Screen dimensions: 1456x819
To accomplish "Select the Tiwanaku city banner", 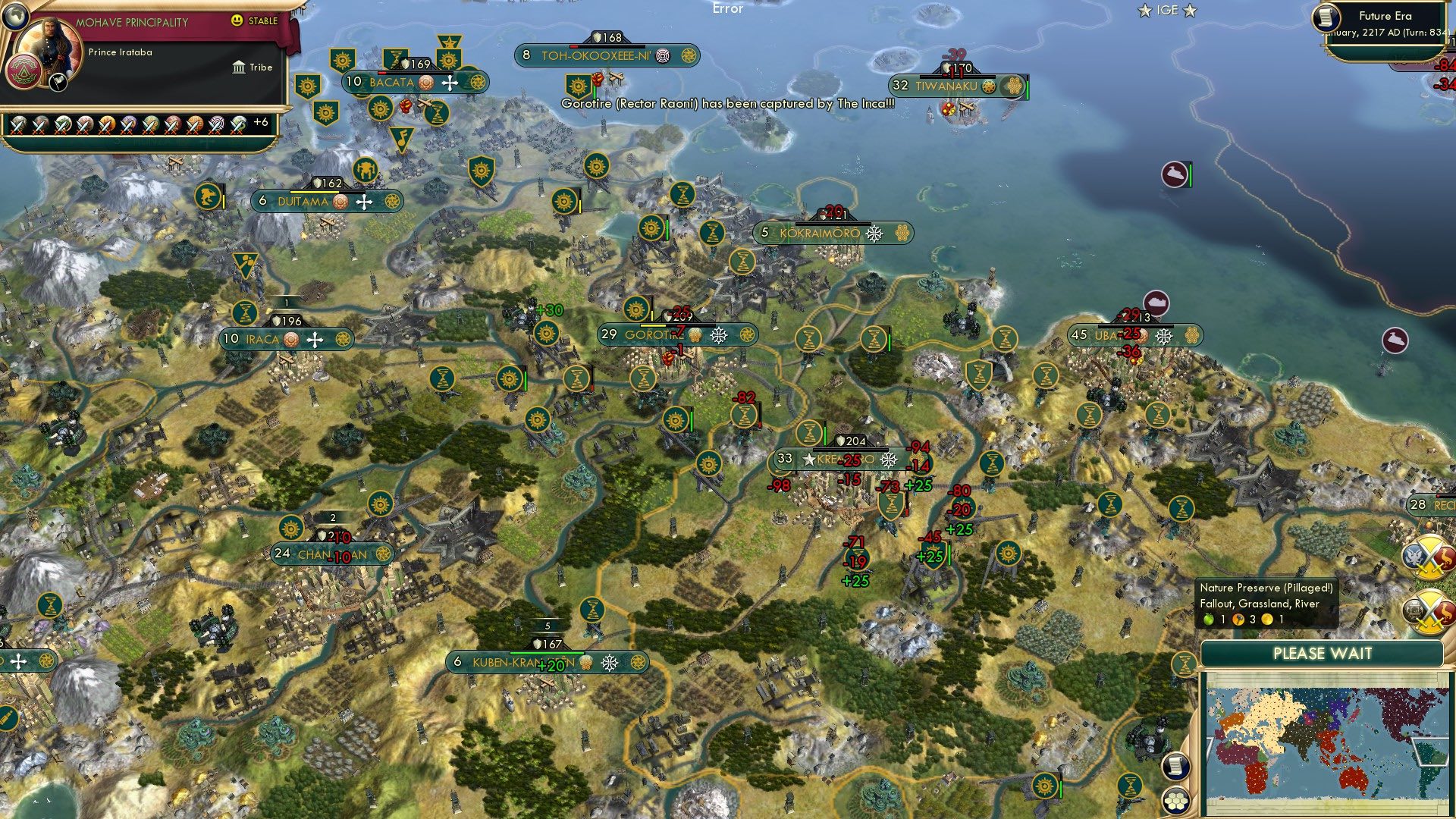I will coord(946,86).
